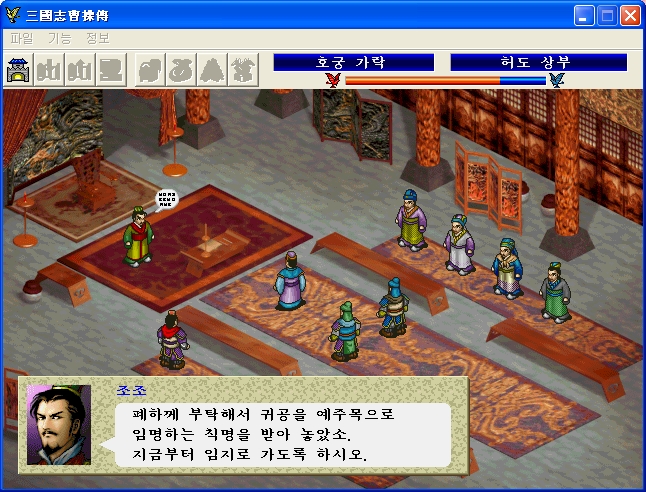Screen dimensions: 646x492
Task: Minimize the game window
Action: [585, 15]
